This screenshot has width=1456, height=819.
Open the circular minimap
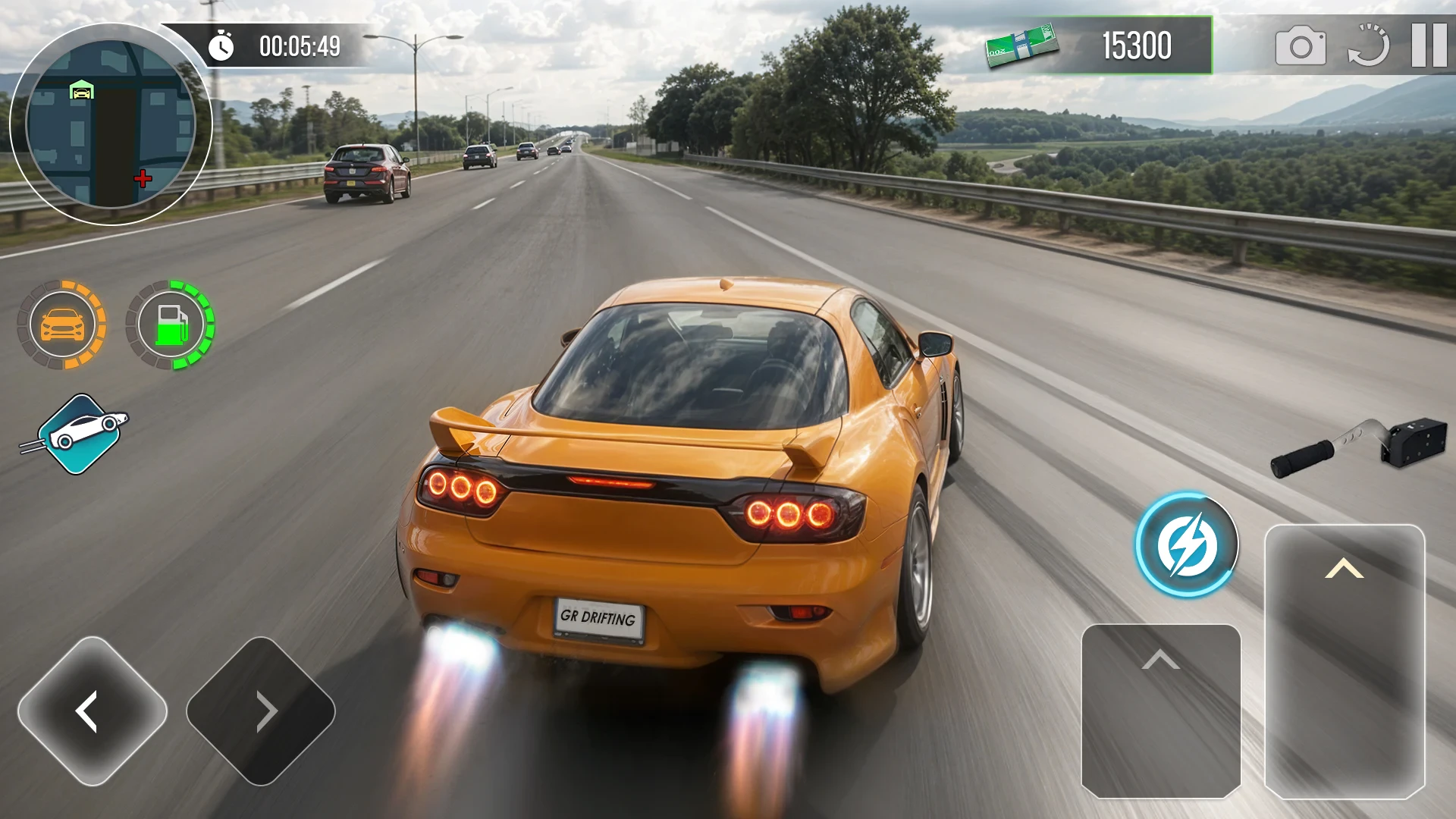tap(111, 124)
